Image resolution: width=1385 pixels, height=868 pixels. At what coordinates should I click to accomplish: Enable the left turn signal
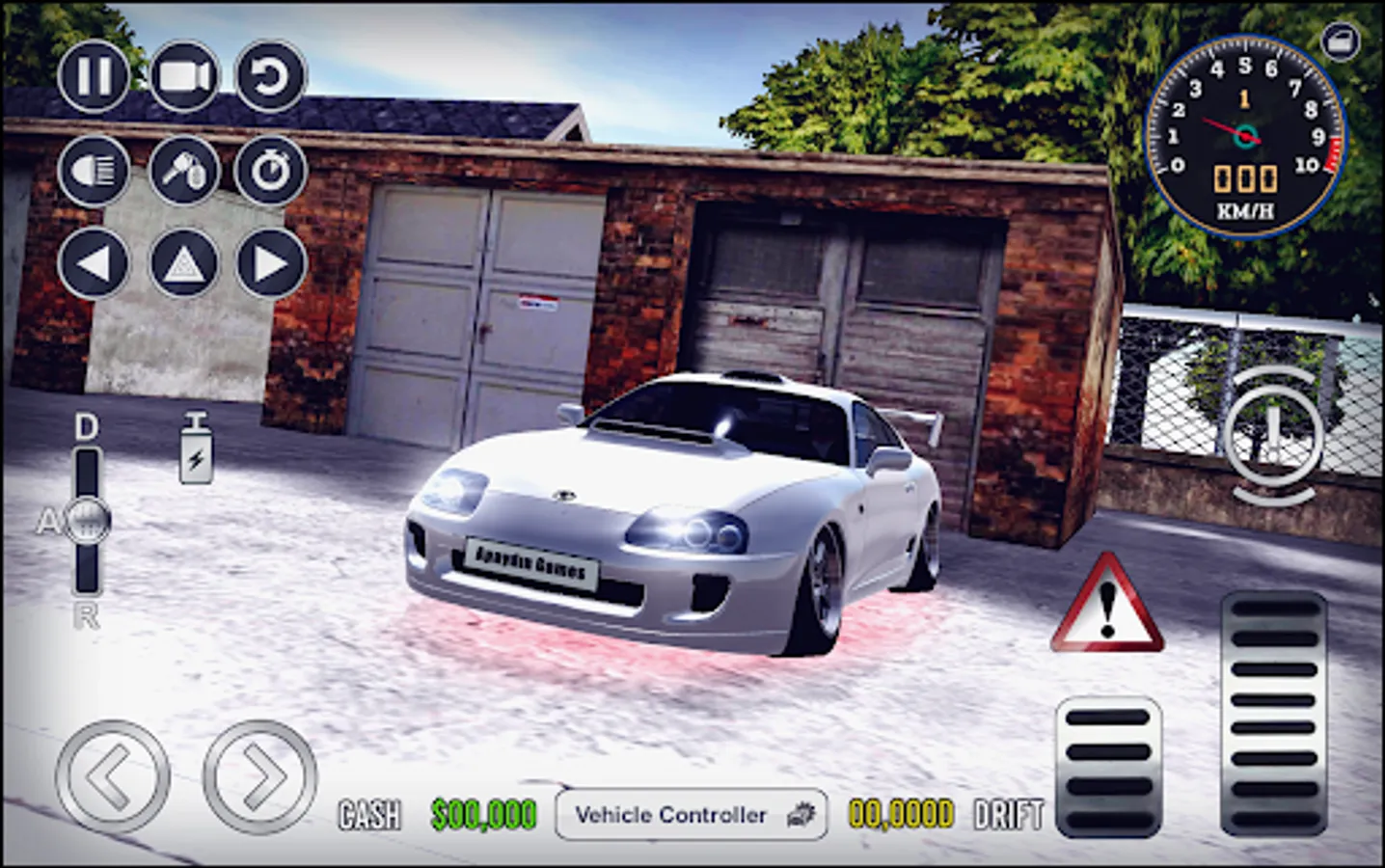(x=92, y=263)
